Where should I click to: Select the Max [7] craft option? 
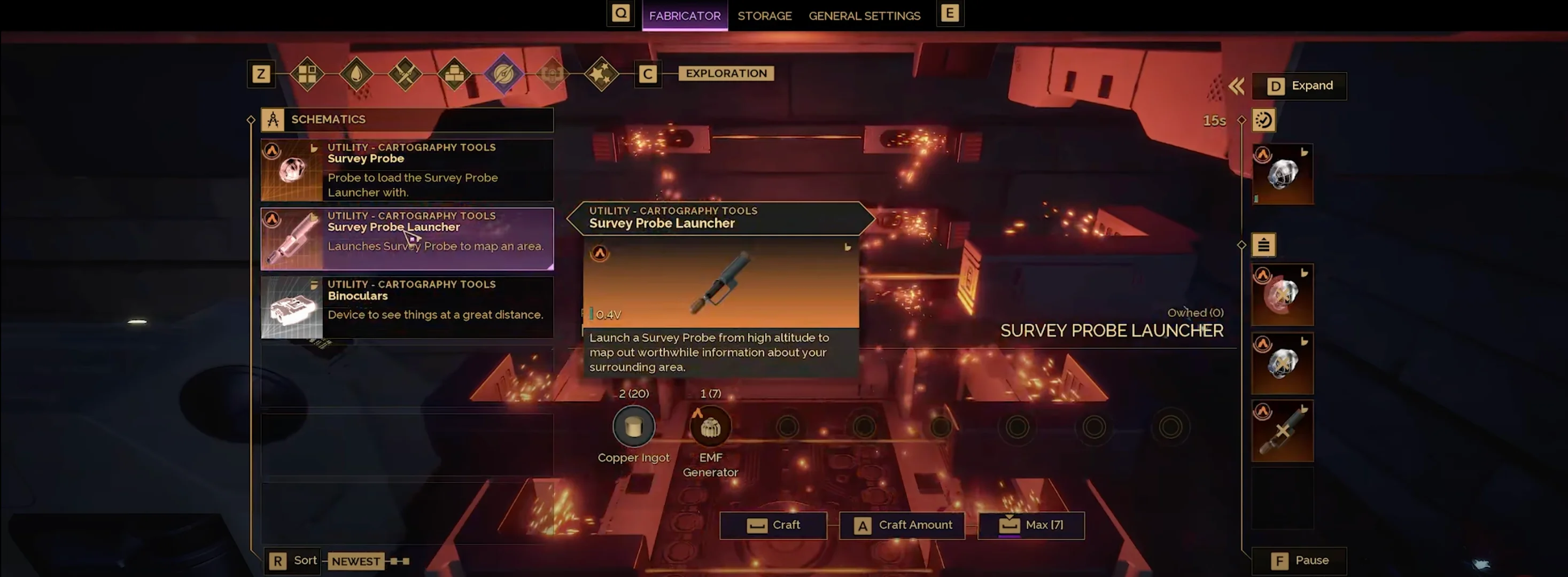1031,525
